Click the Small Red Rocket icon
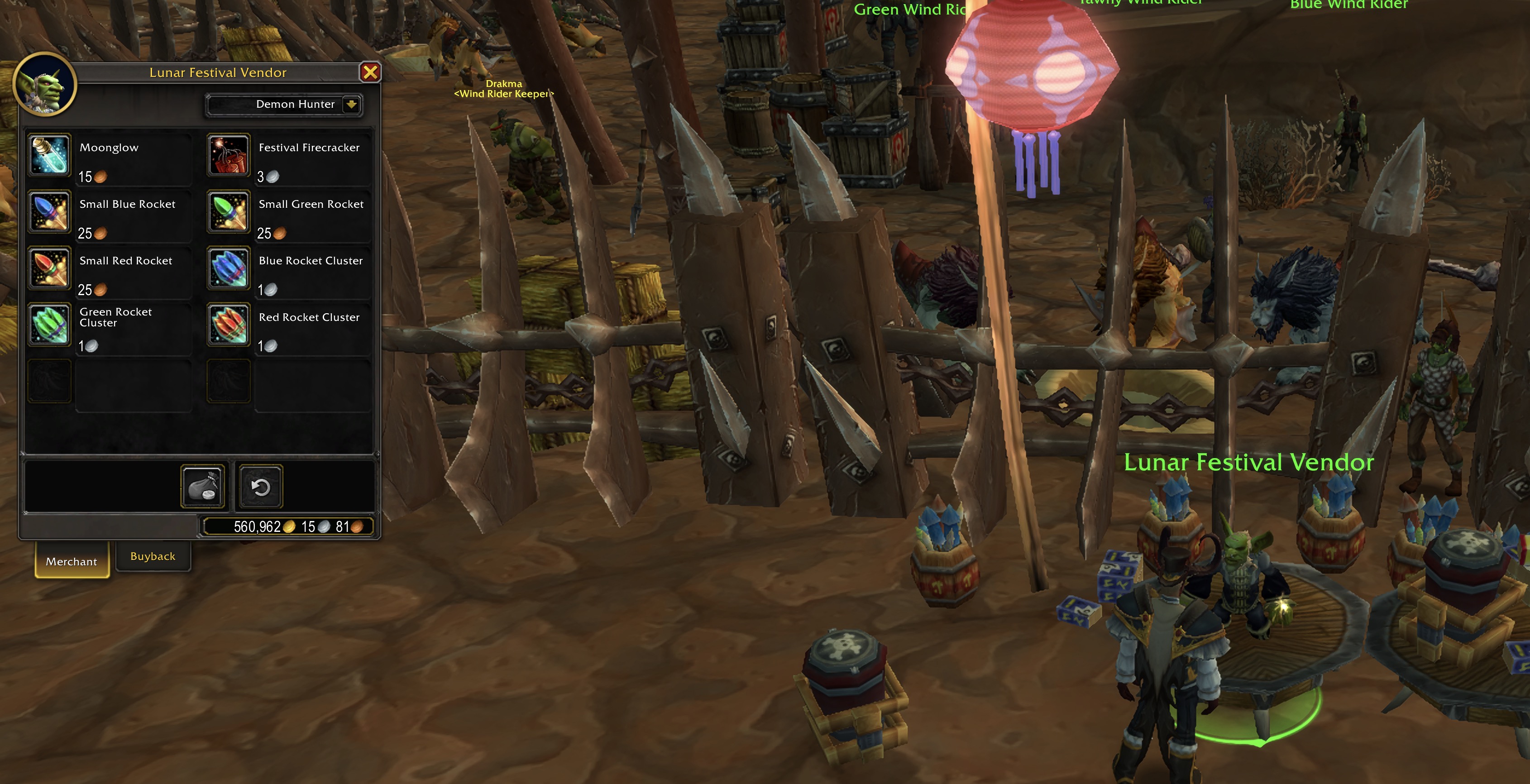This screenshot has height=784, width=1530. click(50, 268)
